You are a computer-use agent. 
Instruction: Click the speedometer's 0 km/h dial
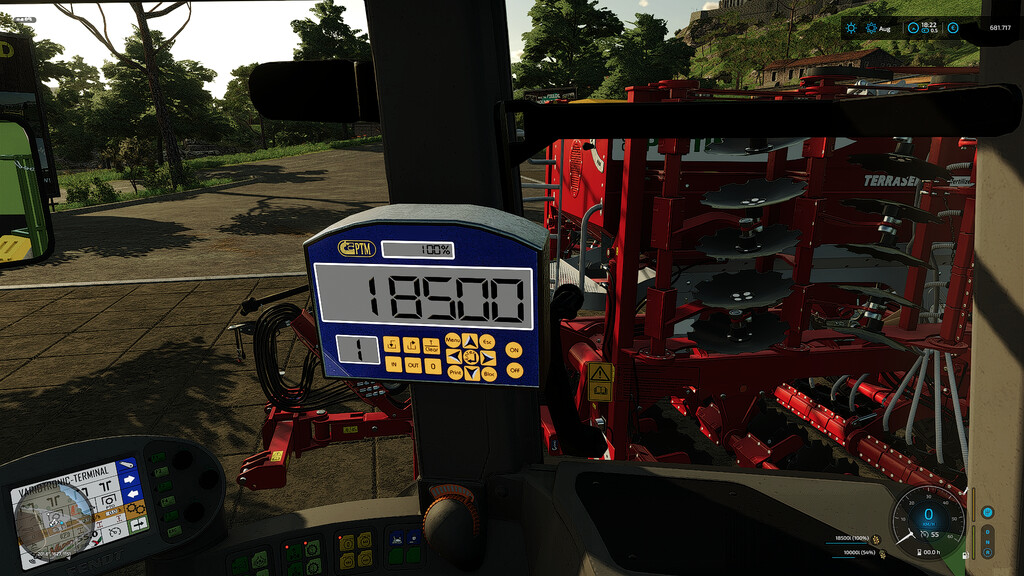(x=928, y=513)
